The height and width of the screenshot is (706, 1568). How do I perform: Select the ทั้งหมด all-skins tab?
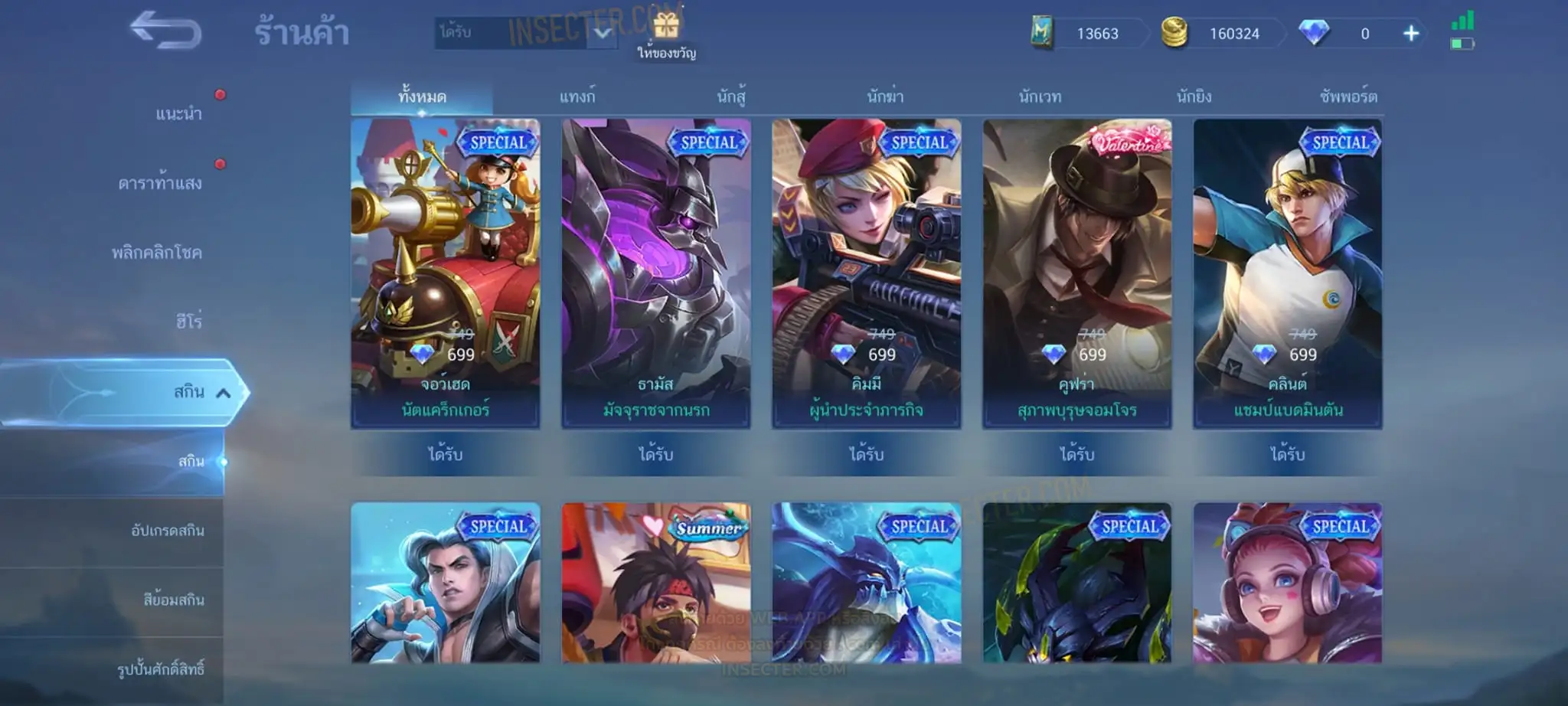click(422, 97)
